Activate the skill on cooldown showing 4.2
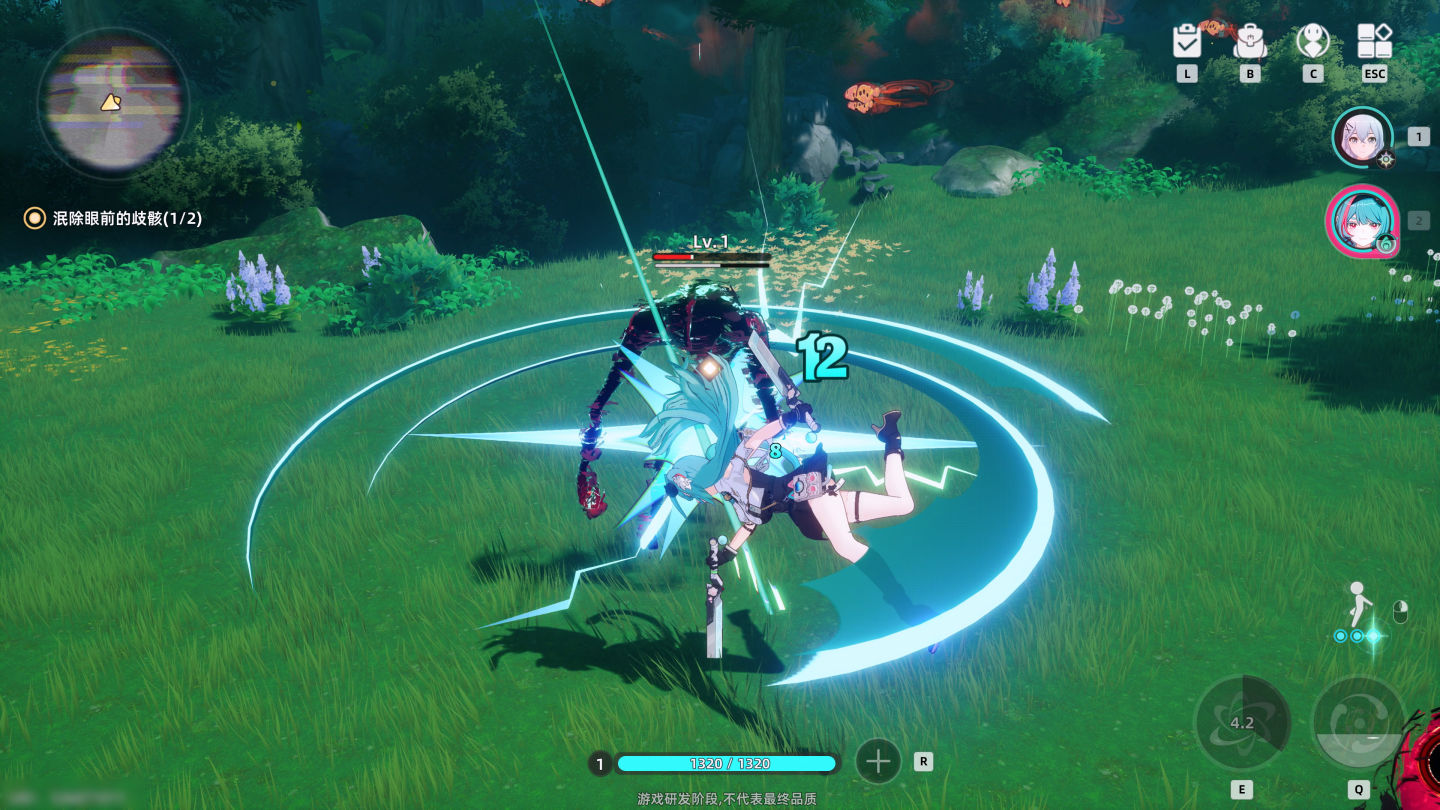The height and width of the screenshot is (810, 1440). [1242, 723]
